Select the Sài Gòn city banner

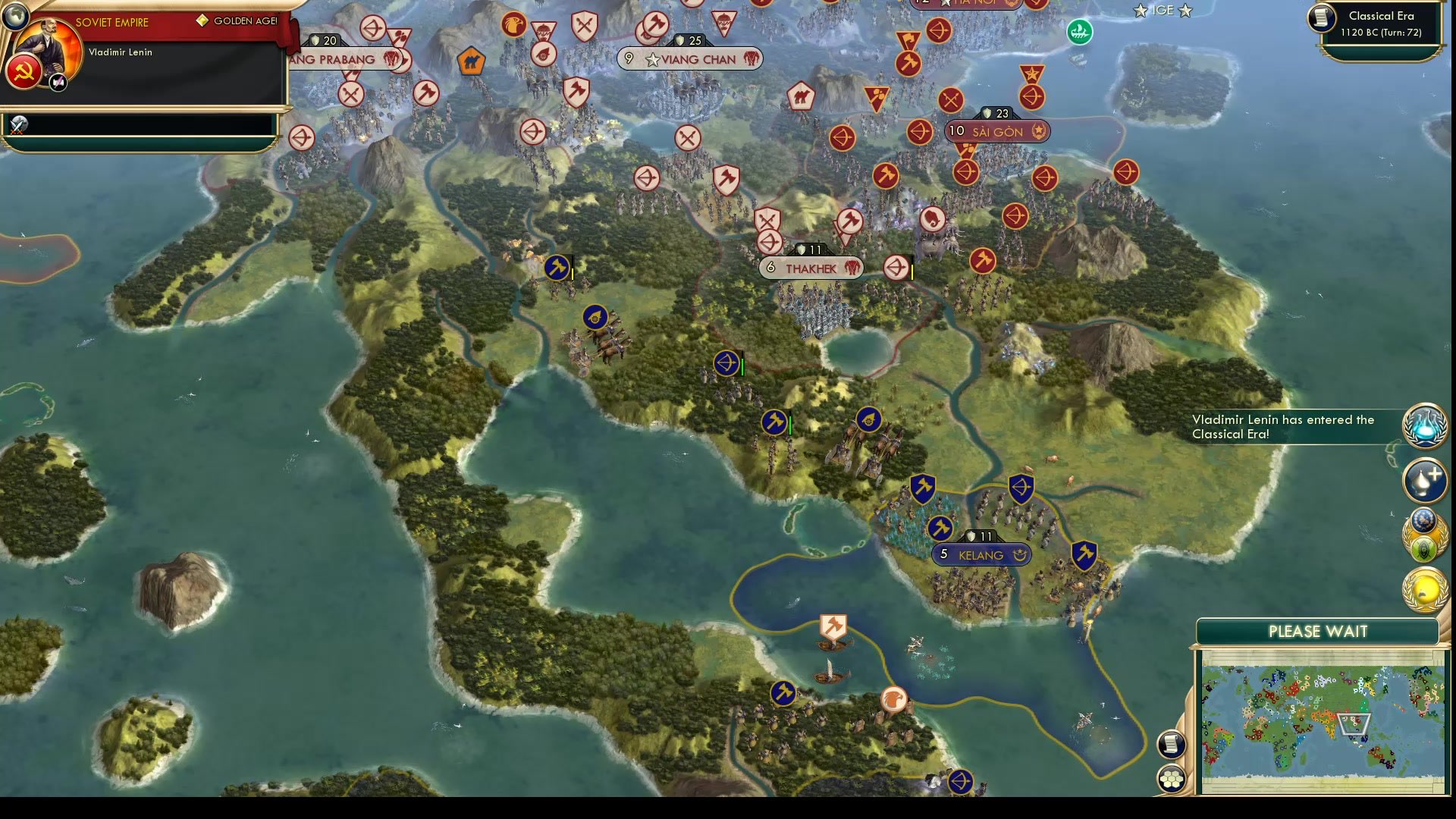click(994, 131)
